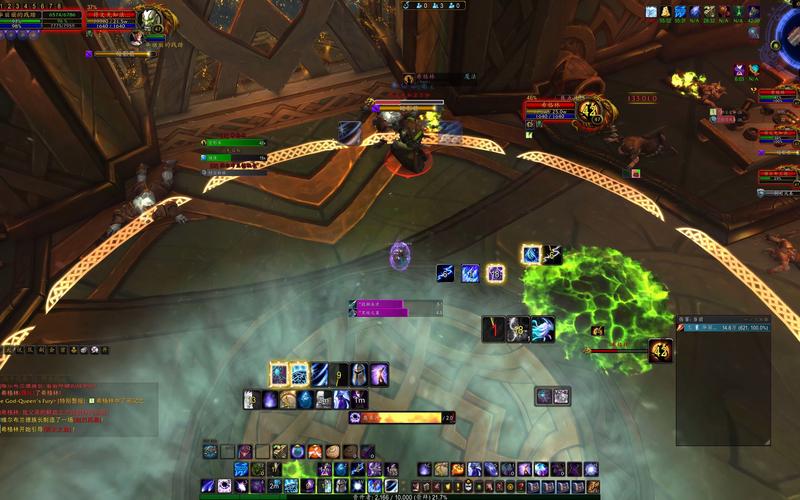Image resolution: width=800 pixels, height=500 pixels.
Task: Click the boss frame spiral portrait
Action: click(591, 108)
